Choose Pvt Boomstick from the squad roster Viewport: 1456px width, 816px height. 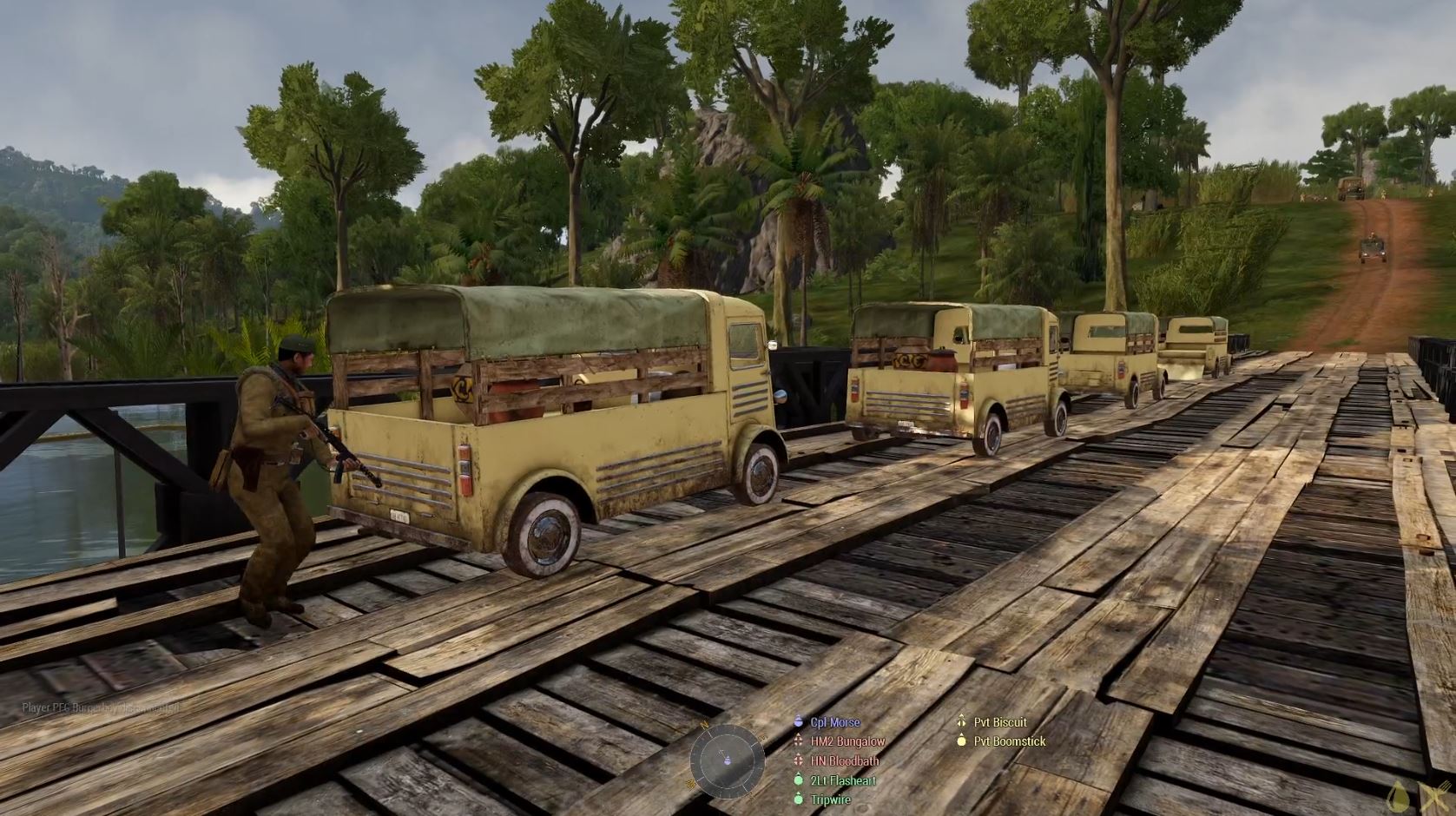1009,741
